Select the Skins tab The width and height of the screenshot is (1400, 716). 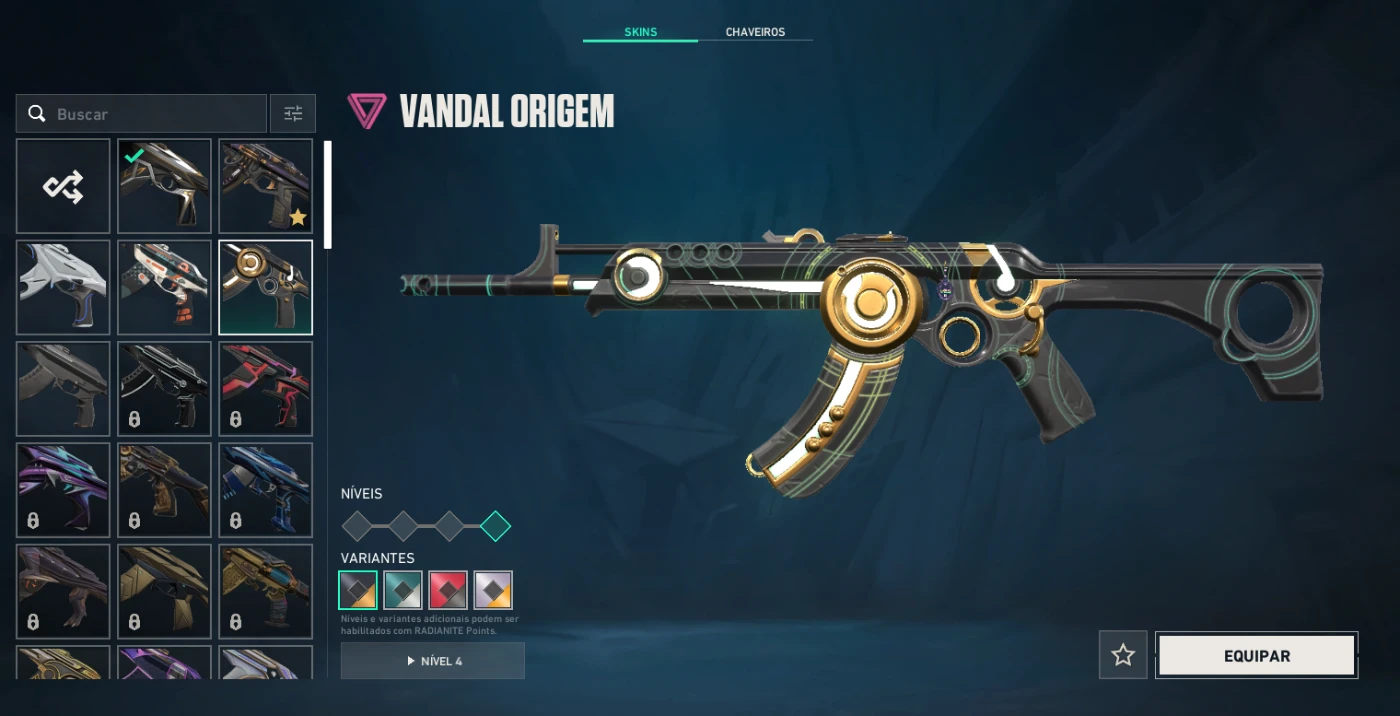[640, 32]
